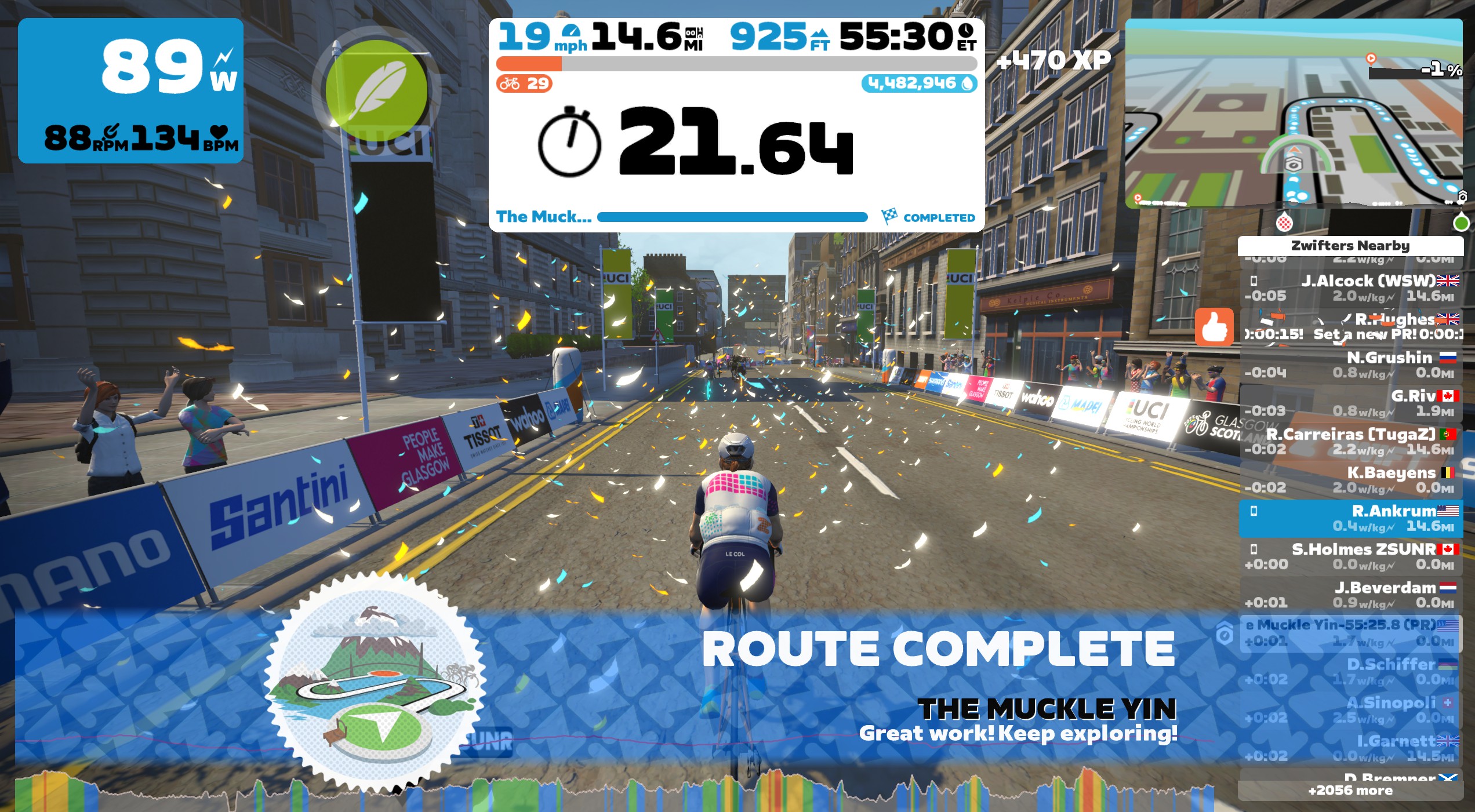The width and height of the screenshot is (1475, 812).
Task: Activate the feather lightweight PowerUp
Action: pyautogui.click(x=377, y=90)
